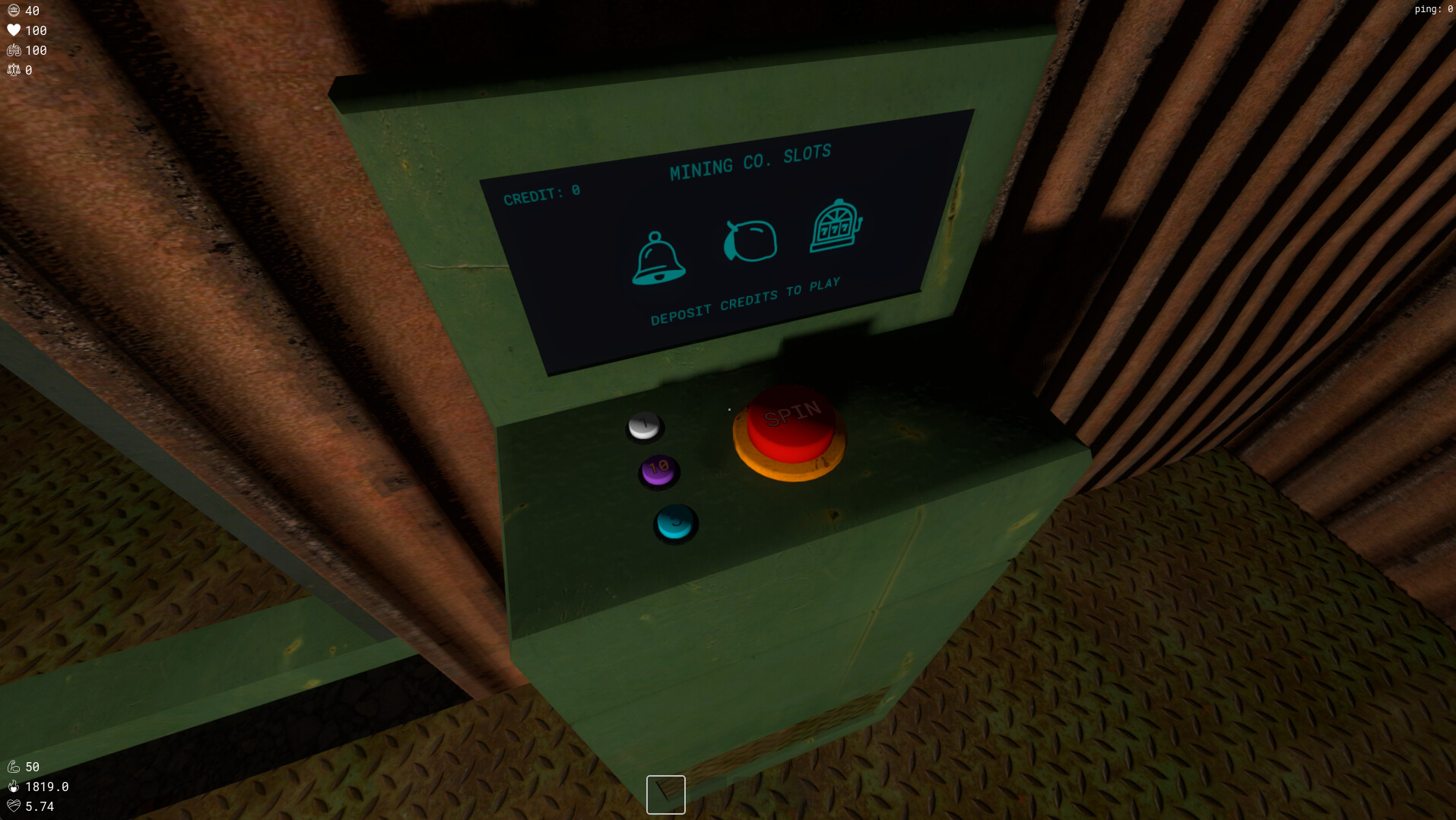Click the MINING CO. SLOTS title

pyautogui.click(x=750, y=160)
